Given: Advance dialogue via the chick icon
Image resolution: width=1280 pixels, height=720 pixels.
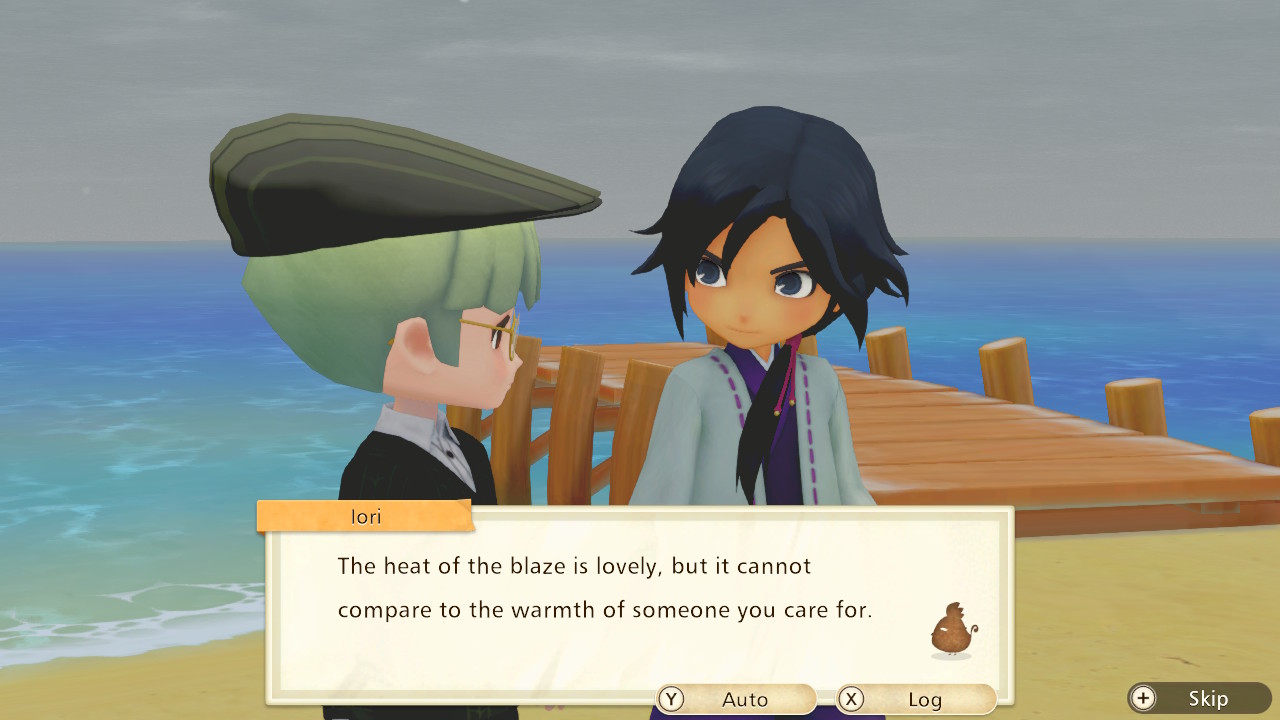Looking at the screenshot, I should point(952,631).
